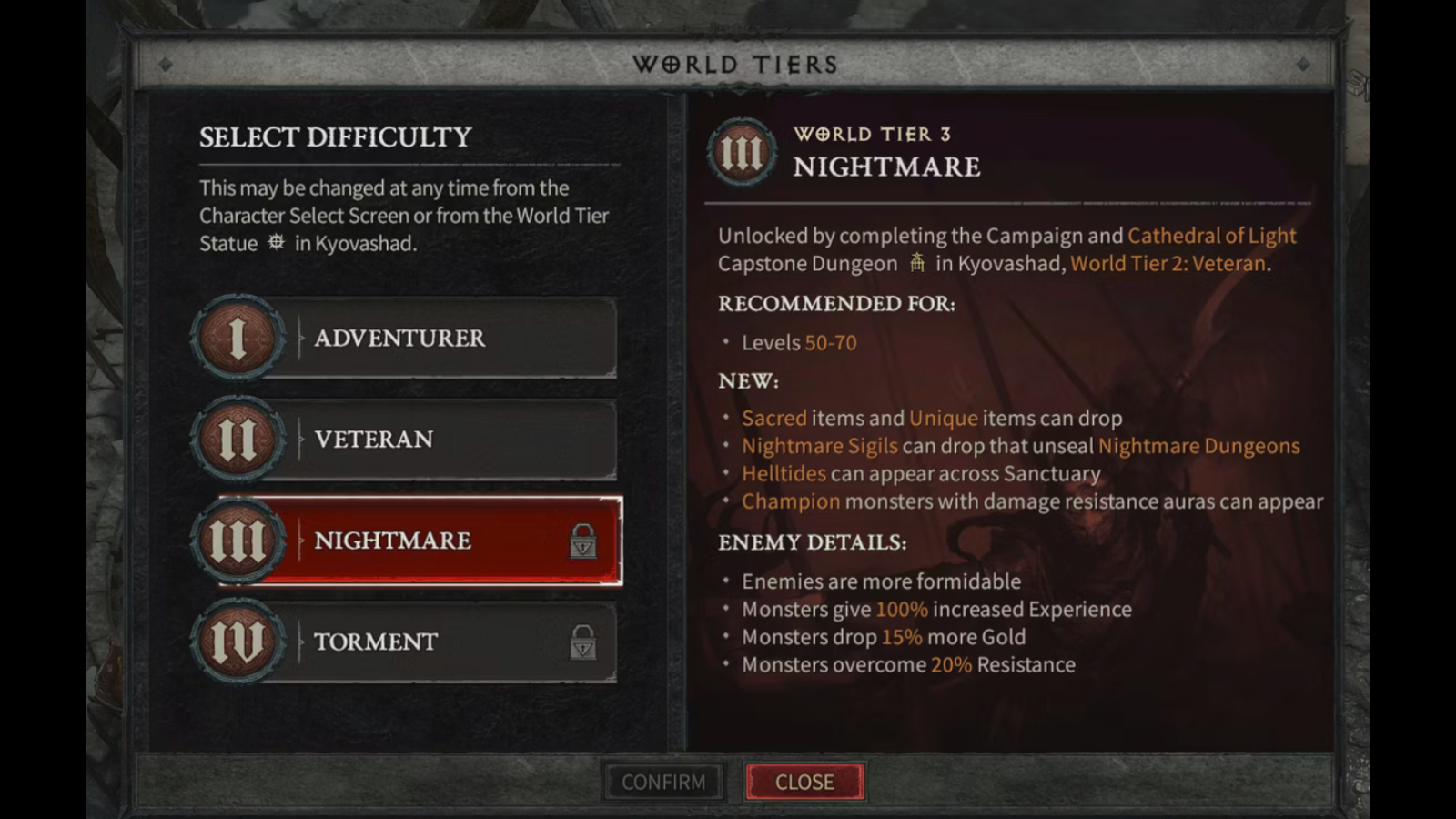The width and height of the screenshot is (1456, 819).
Task: Click the World Tier 2: Veteran link
Action: point(1168,264)
